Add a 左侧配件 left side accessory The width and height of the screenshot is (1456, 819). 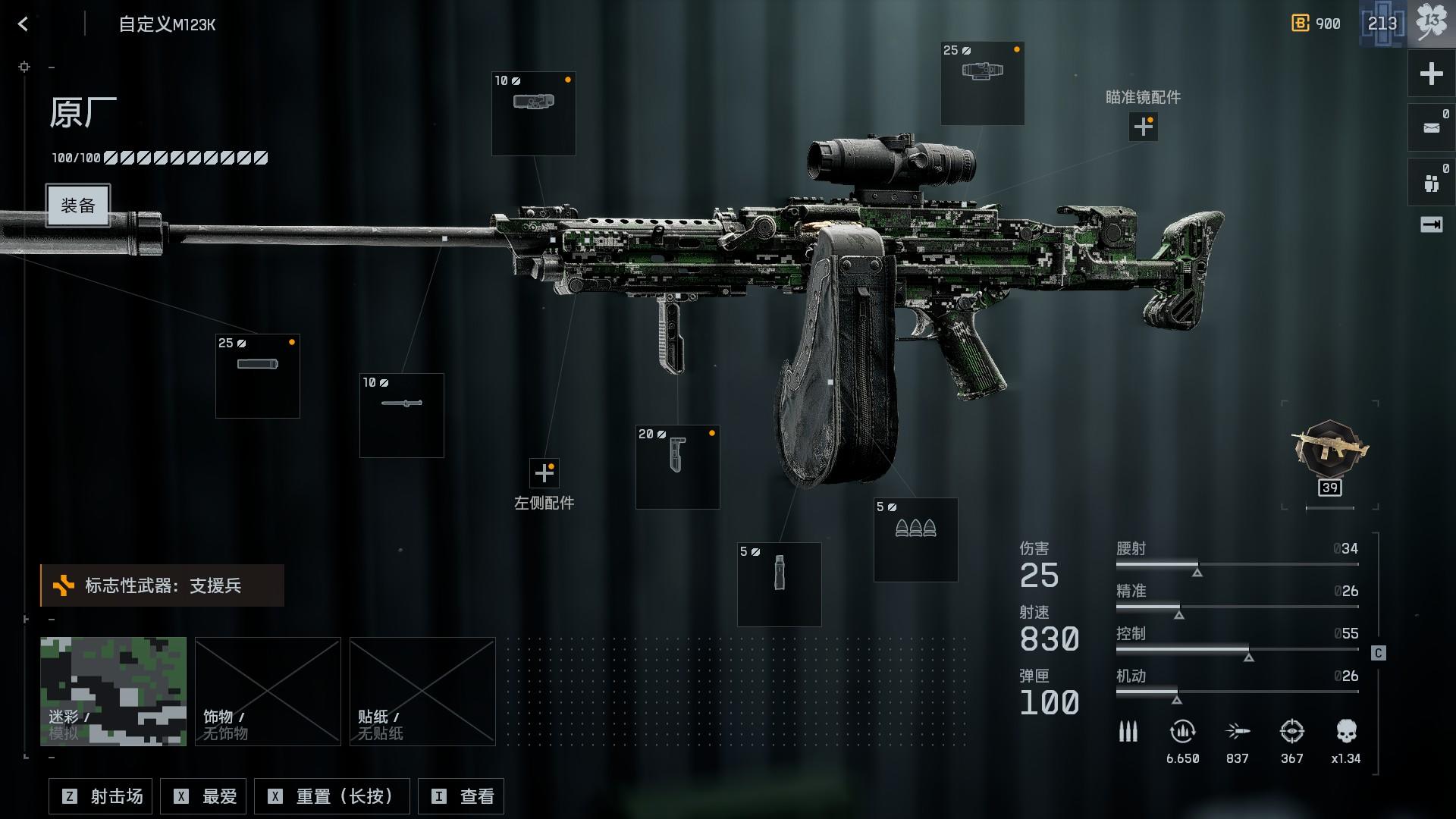(x=544, y=473)
